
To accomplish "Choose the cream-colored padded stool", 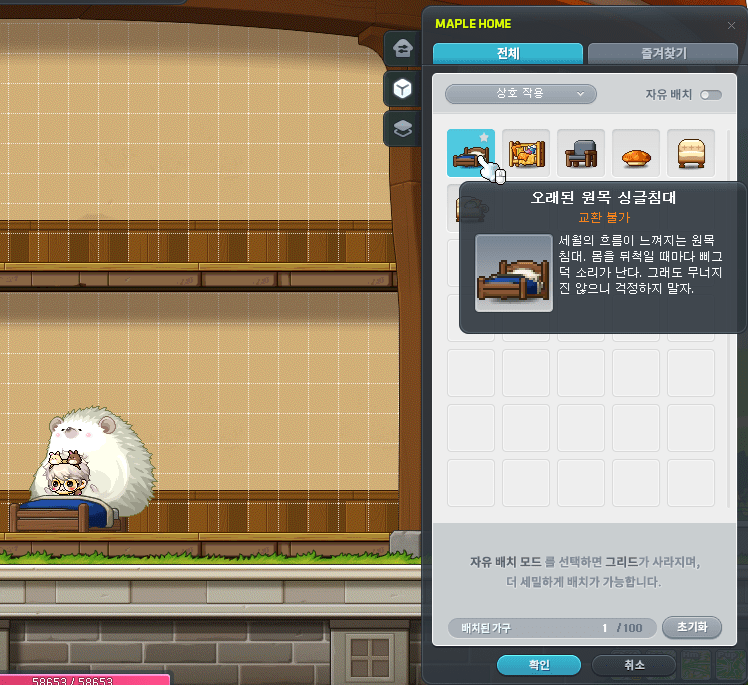I will click(x=691, y=153).
